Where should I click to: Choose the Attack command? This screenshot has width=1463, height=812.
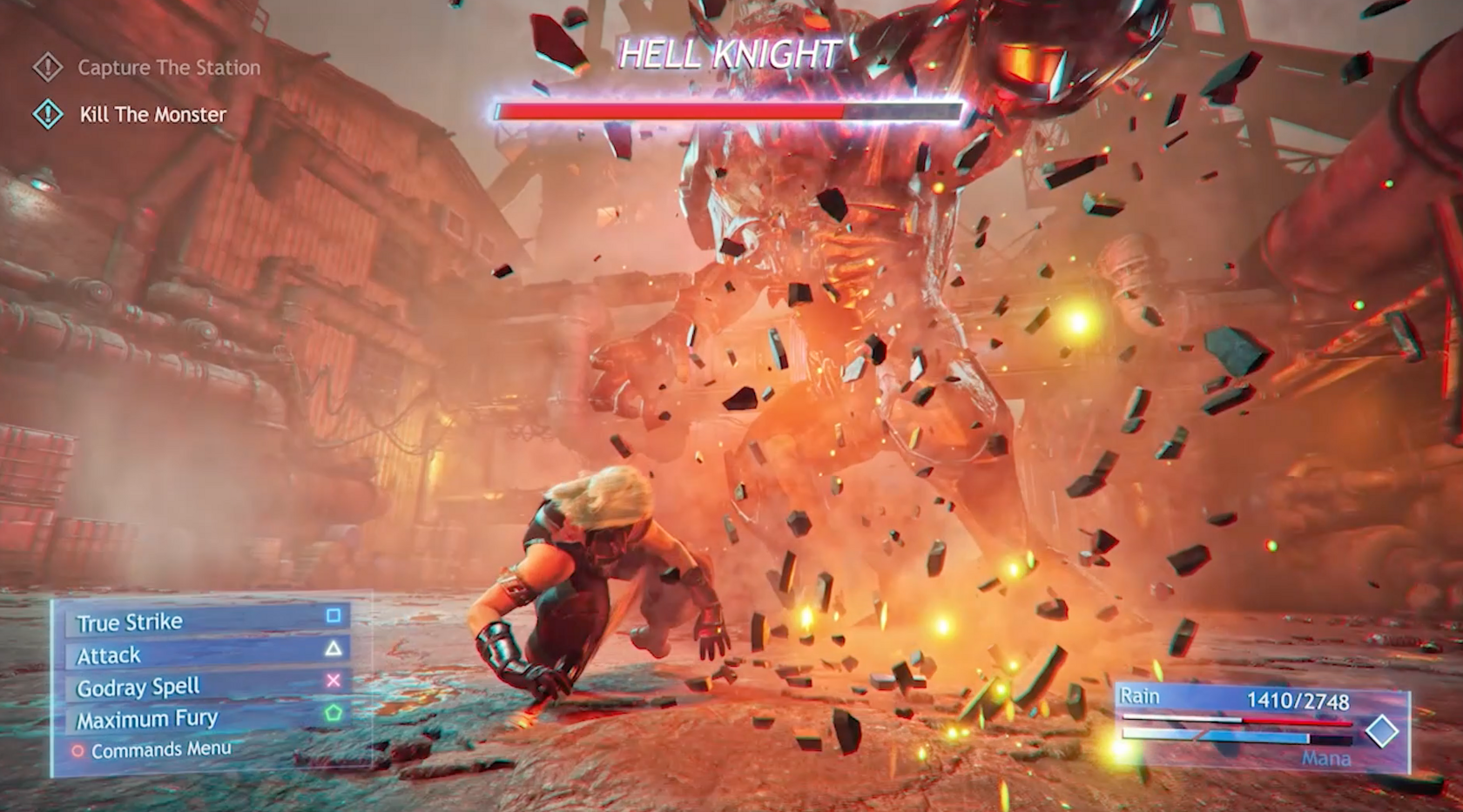[207, 654]
